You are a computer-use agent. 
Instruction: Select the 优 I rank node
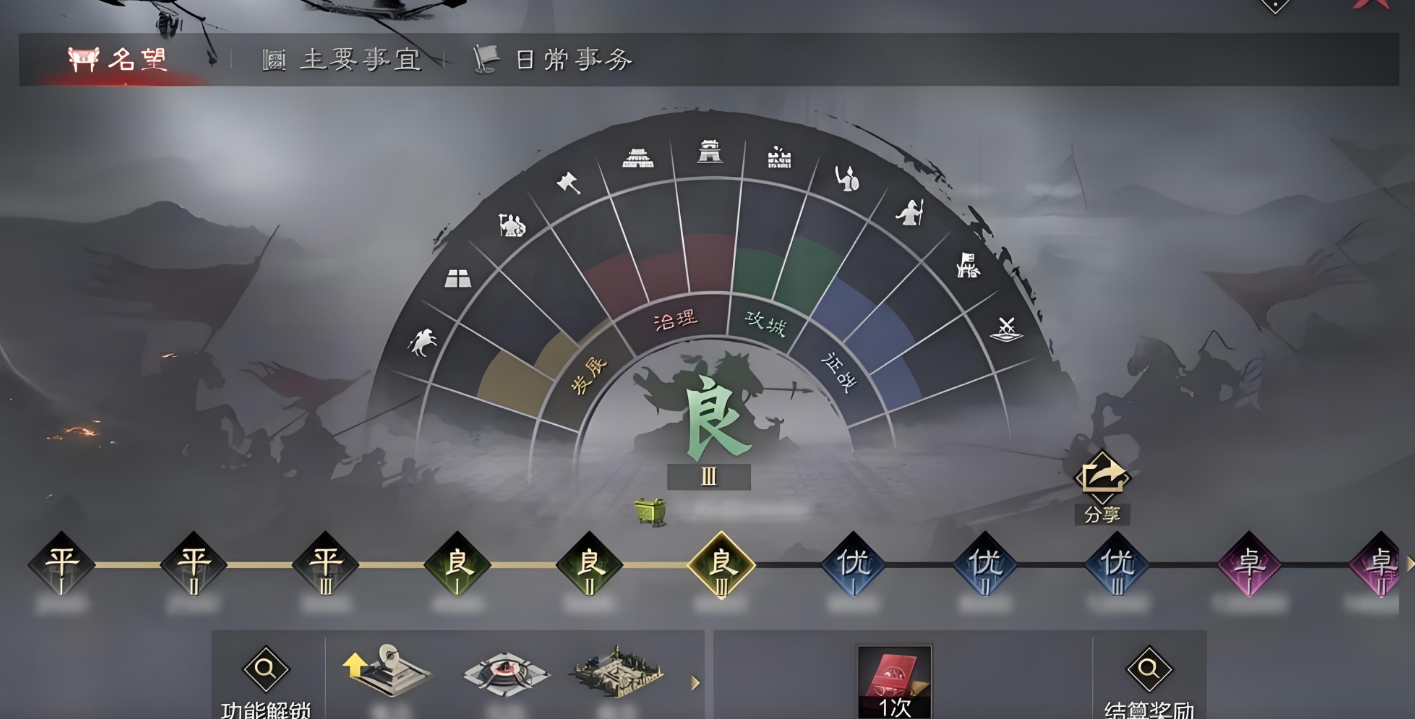pyautogui.click(x=853, y=564)
